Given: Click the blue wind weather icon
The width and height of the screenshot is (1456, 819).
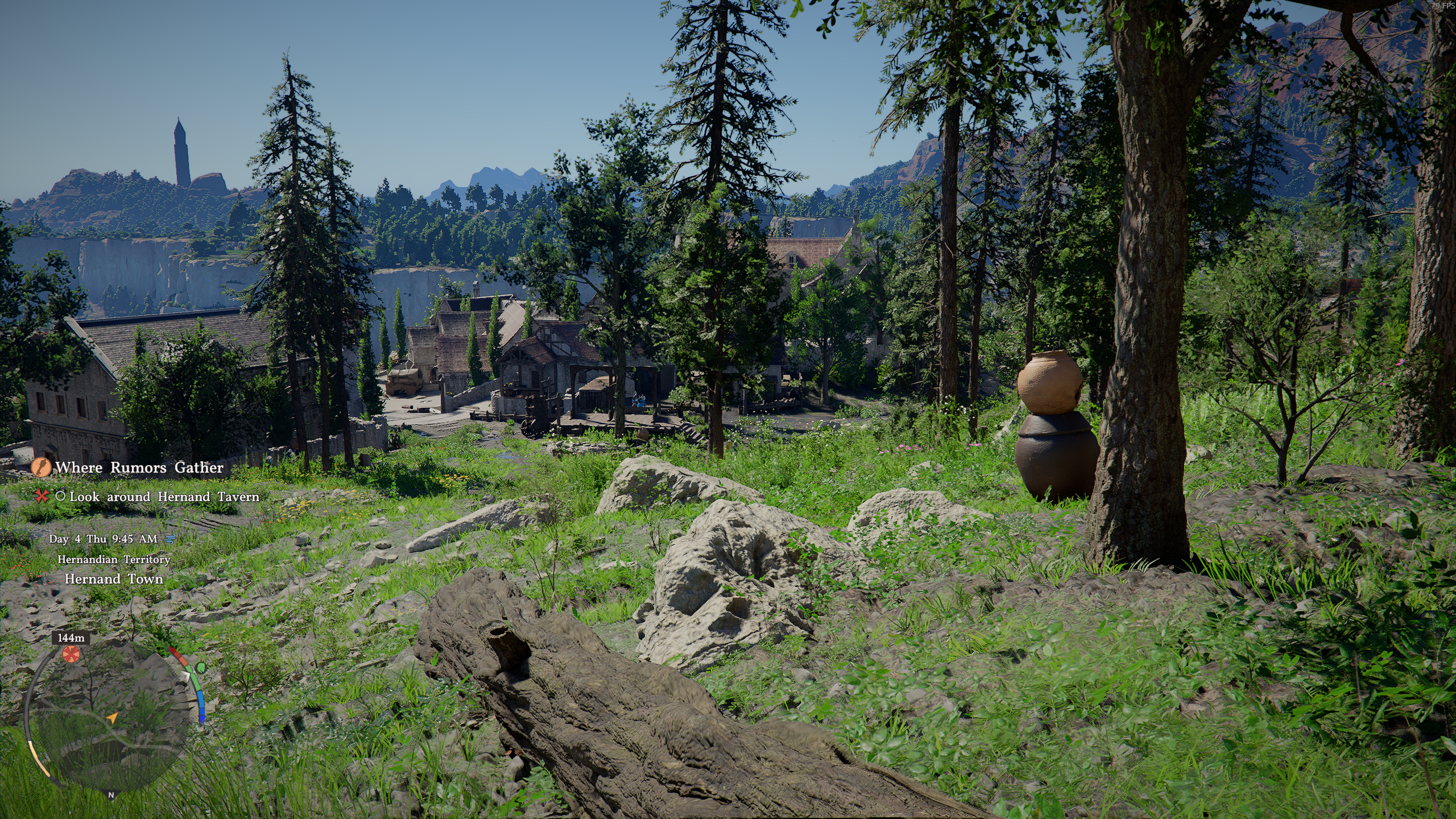Looking at the screenshot, I should pyautogui.click(x=170, y=538).
